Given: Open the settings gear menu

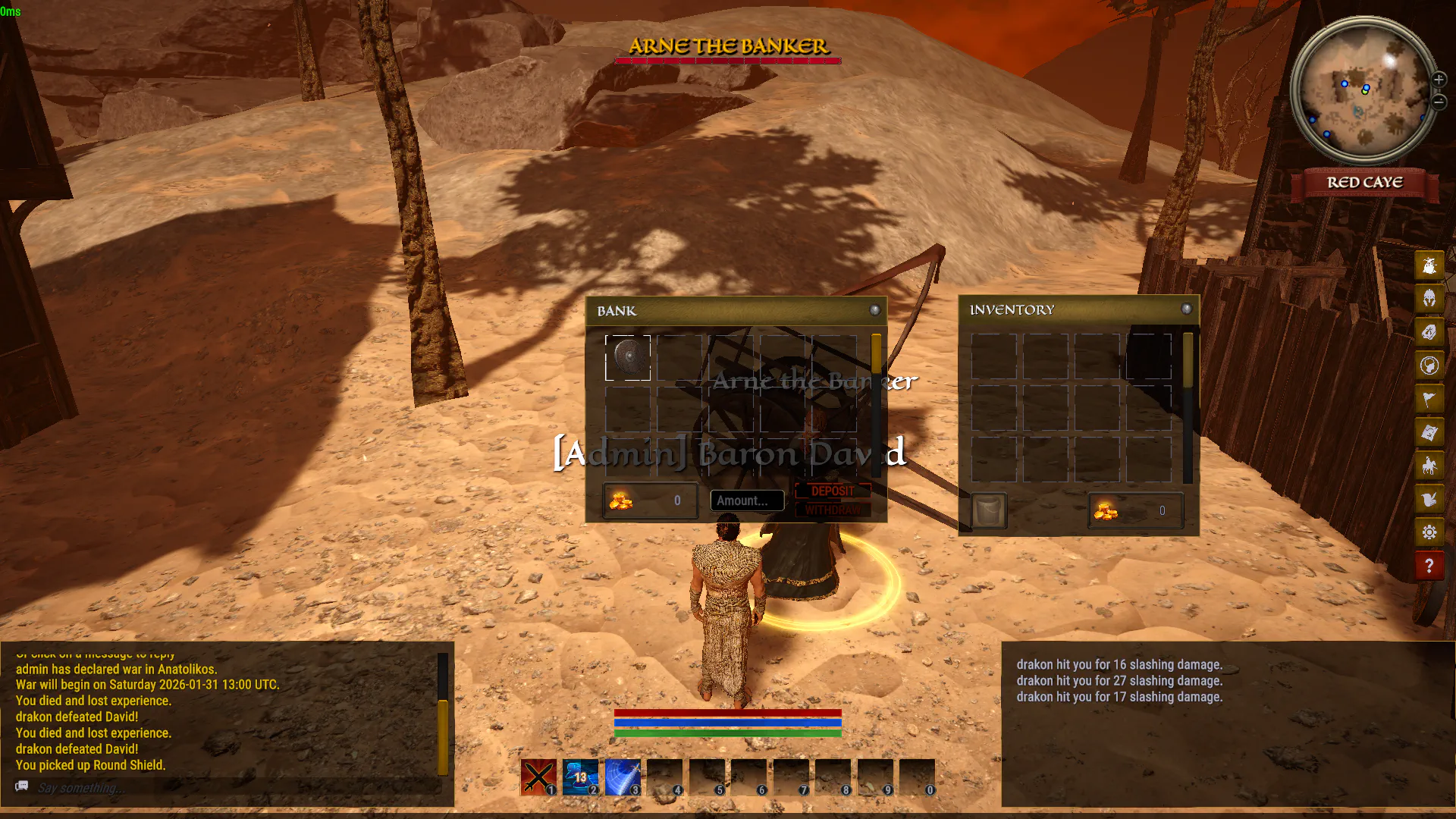Looking at the screenshot, I should (1429, 532).
